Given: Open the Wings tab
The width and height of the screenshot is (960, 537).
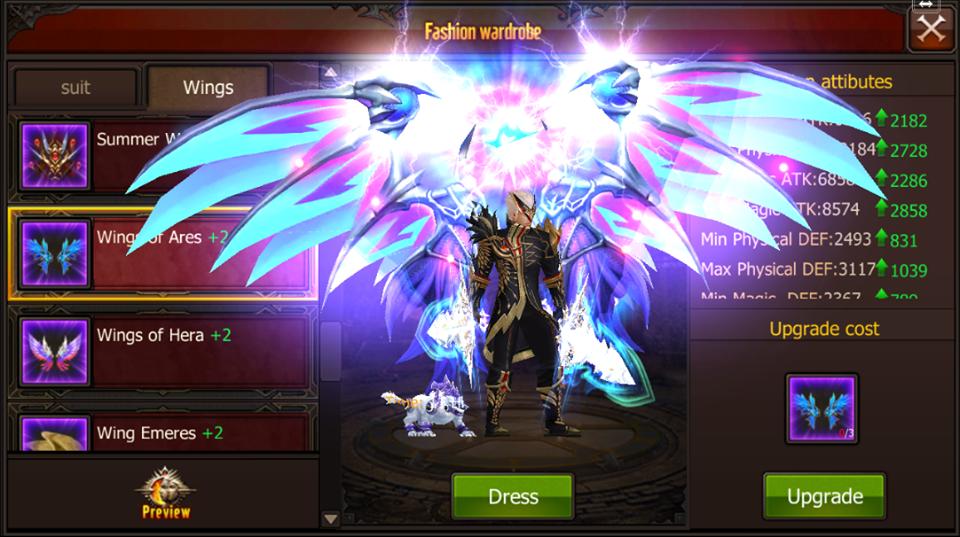Looking at the screenshot, I should [207, 88].
